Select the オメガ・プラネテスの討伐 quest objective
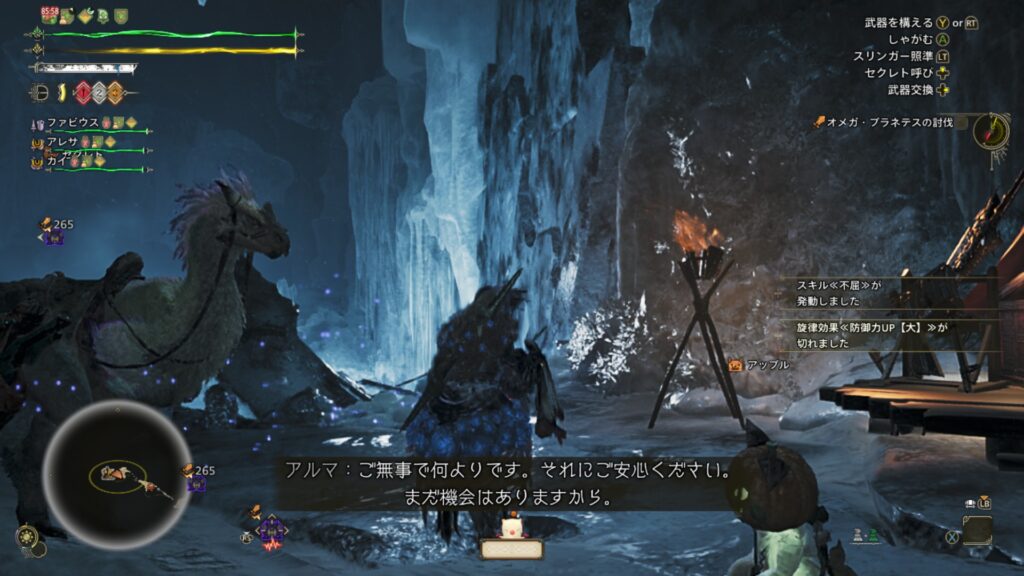The width and height of the screenshot is (1024, 576). coord(890,122)
